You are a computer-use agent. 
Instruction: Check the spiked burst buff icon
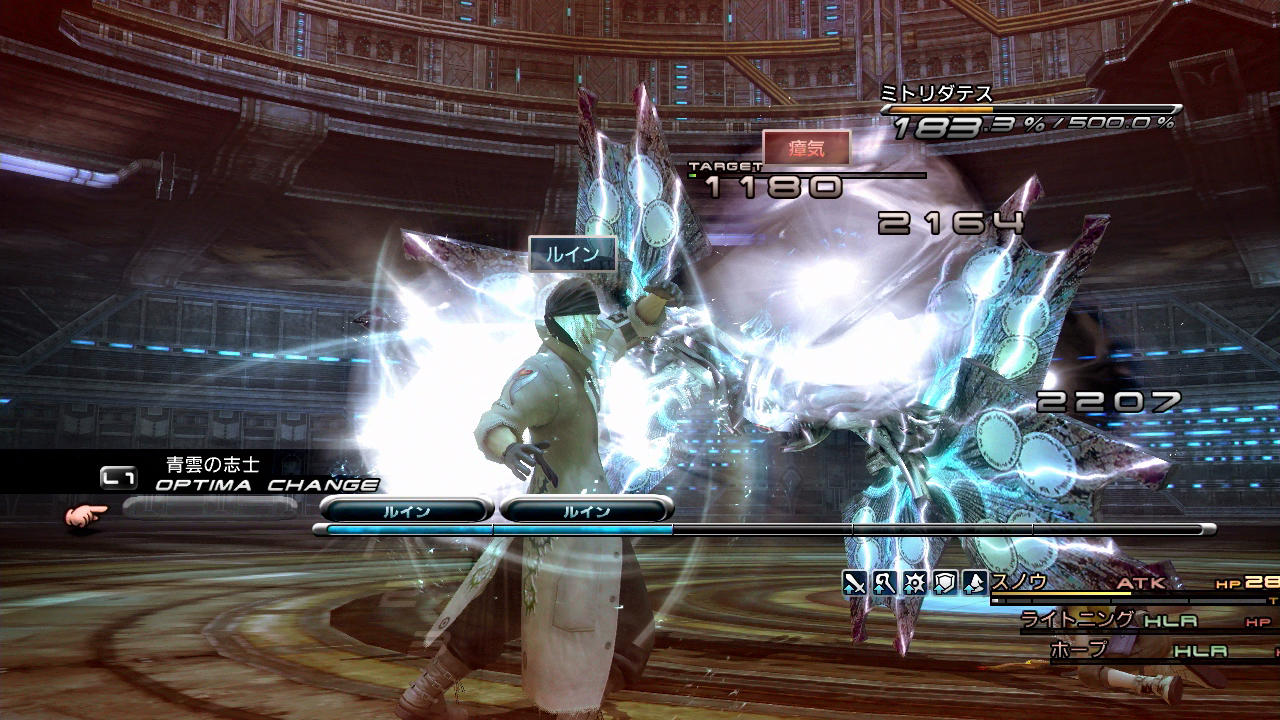(914, 582)
